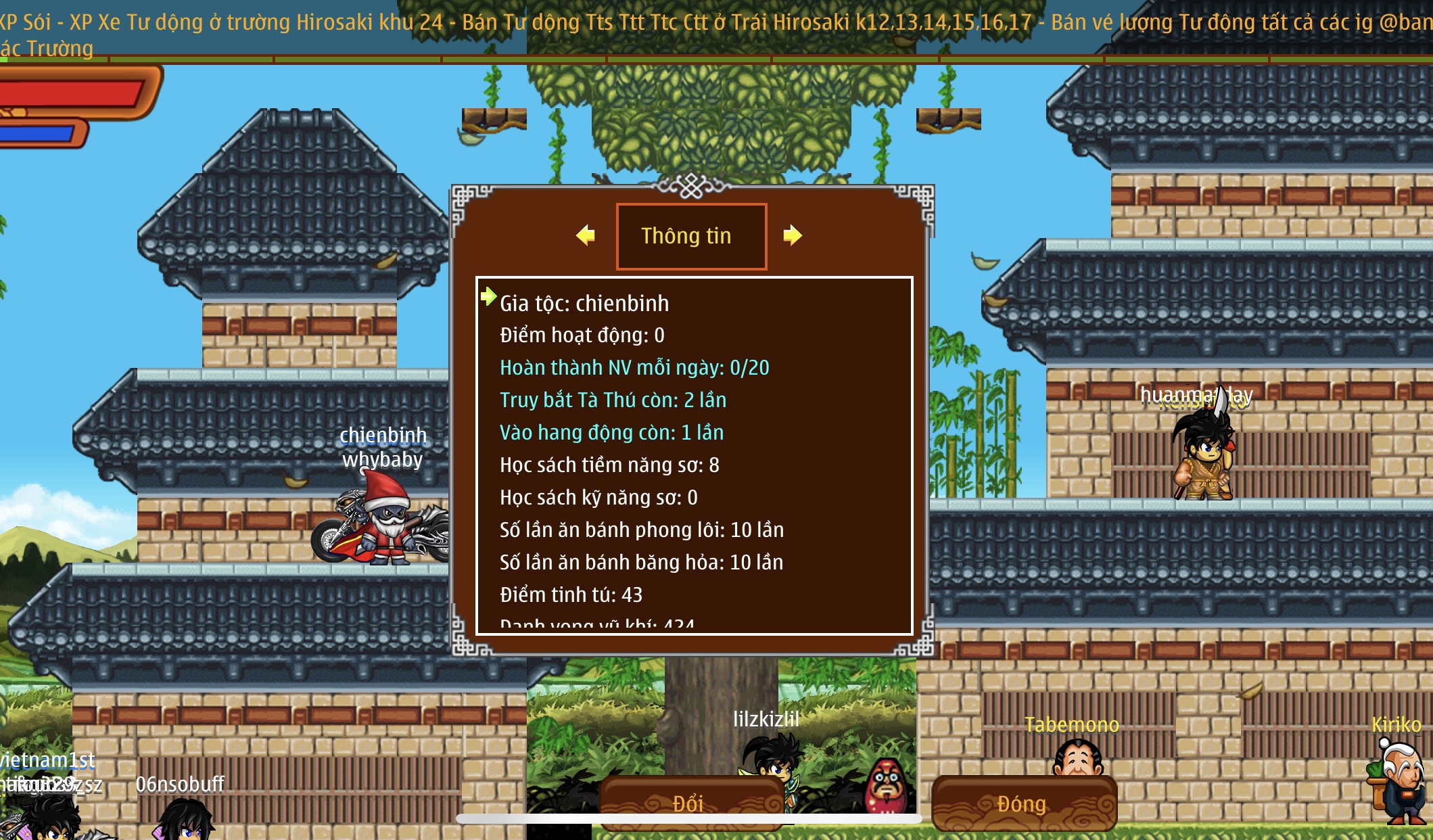Select the bánh băng hỏa count row
Screen dimensions: 1433x840
pos(641,563)
